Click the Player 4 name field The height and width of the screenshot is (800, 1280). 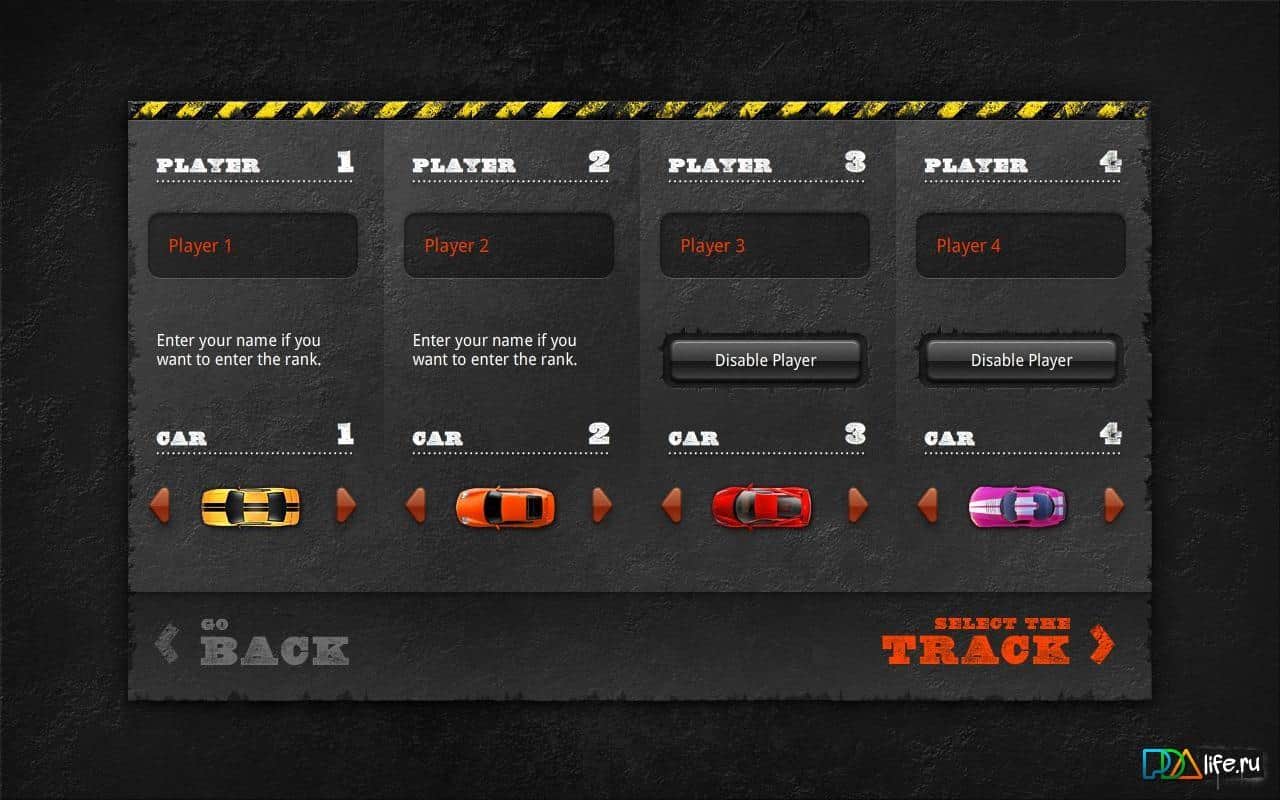click(x=1021, y=245)
